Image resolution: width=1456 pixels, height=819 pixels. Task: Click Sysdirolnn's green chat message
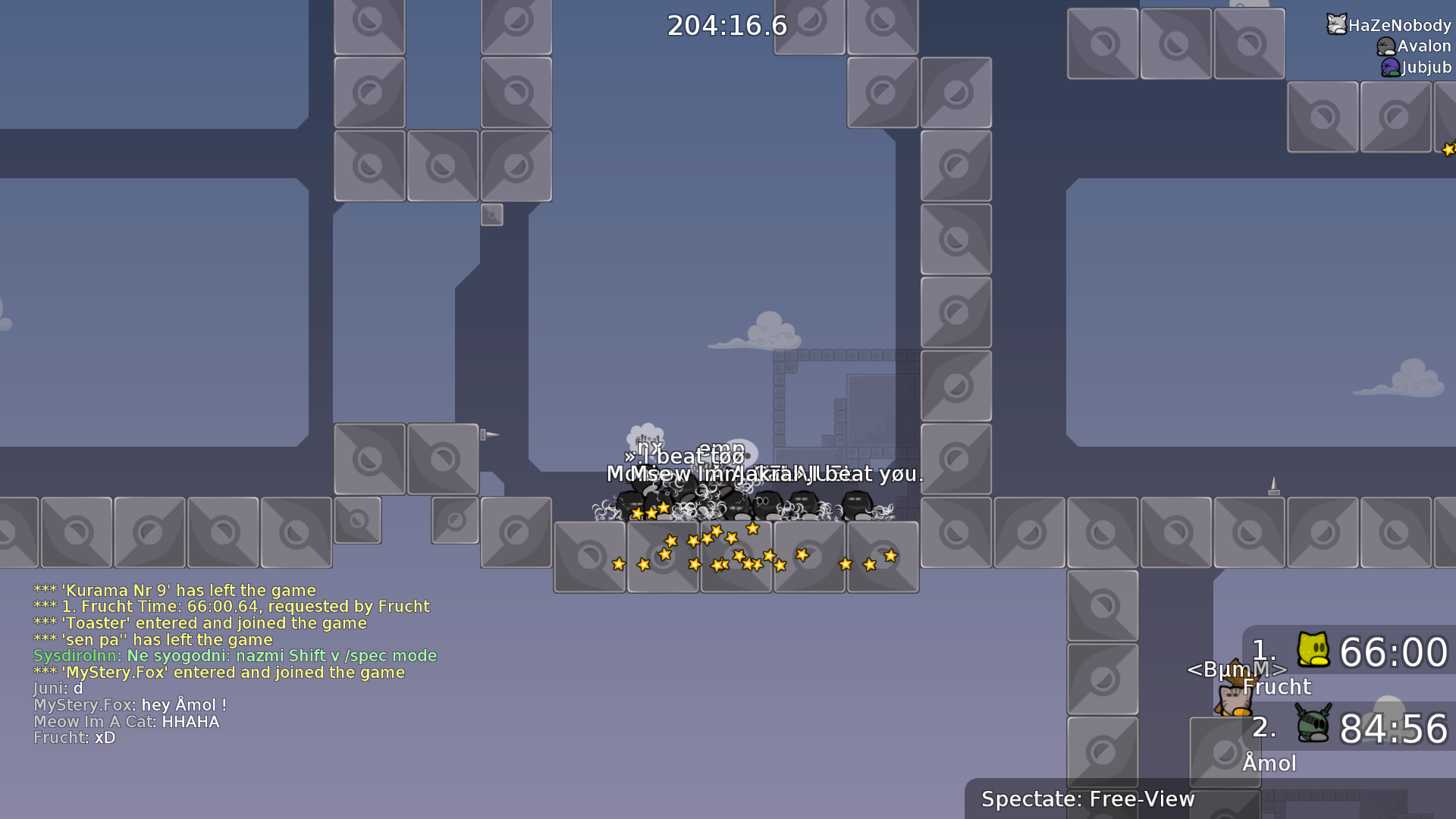click(235, 655)
